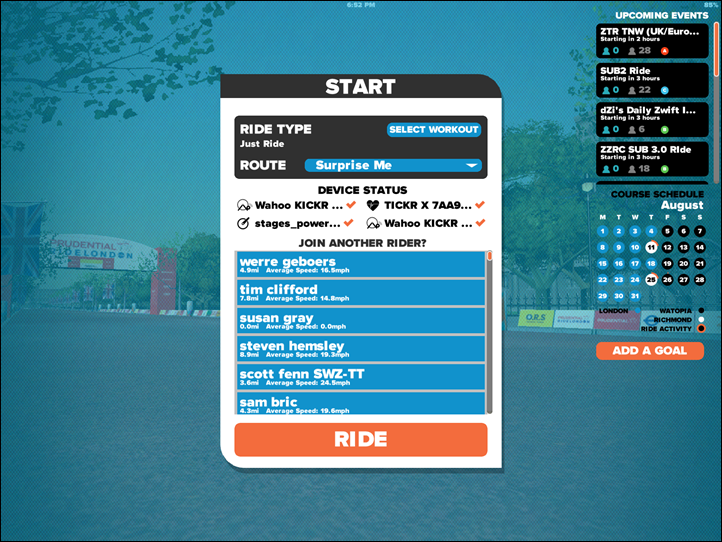Viewport: 722px width, 542px height.
Task: Select August 25 on course calendar
Action: click(651, 280)
